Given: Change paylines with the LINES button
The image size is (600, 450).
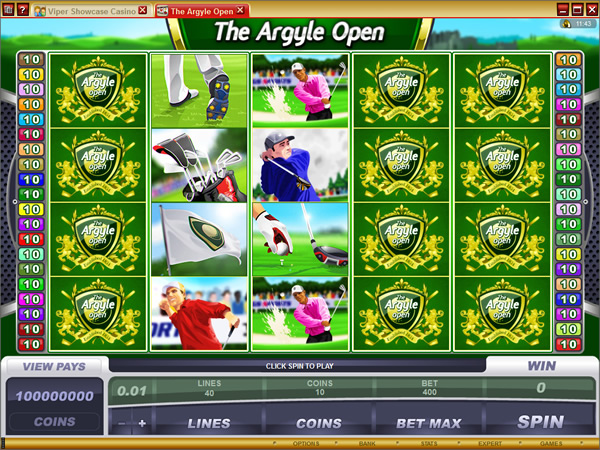Looking at the screenshot, I should (x=209, y=423).
